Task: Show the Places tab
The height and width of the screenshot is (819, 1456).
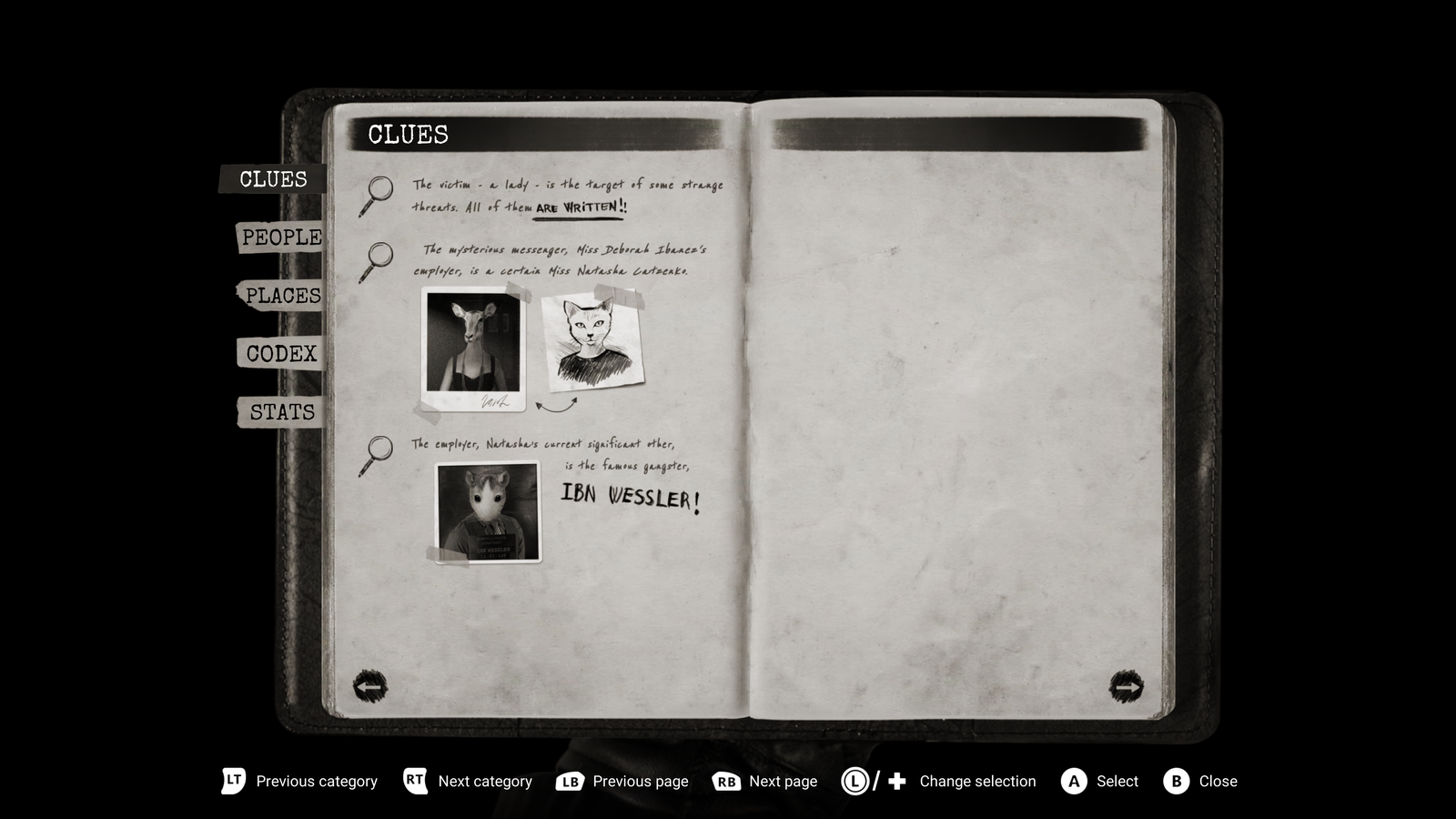Action: [x=282, y=296]
